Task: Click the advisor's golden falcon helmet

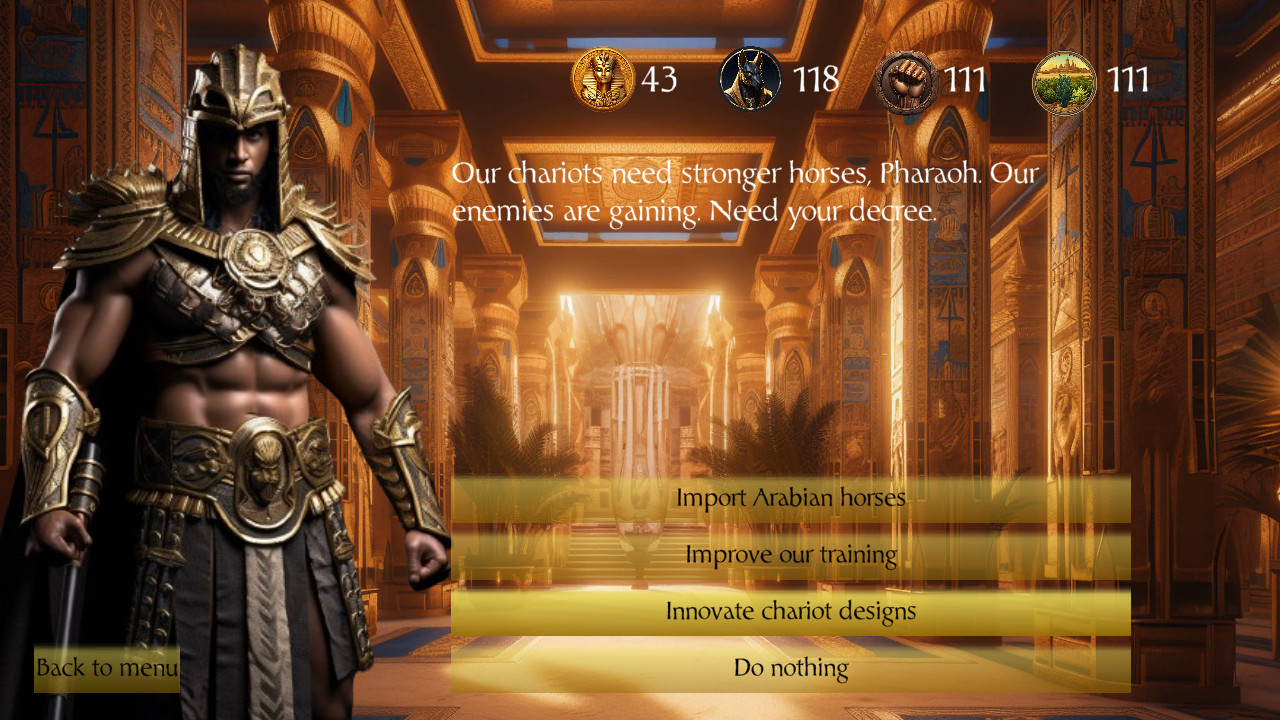Action: [243, 95]
